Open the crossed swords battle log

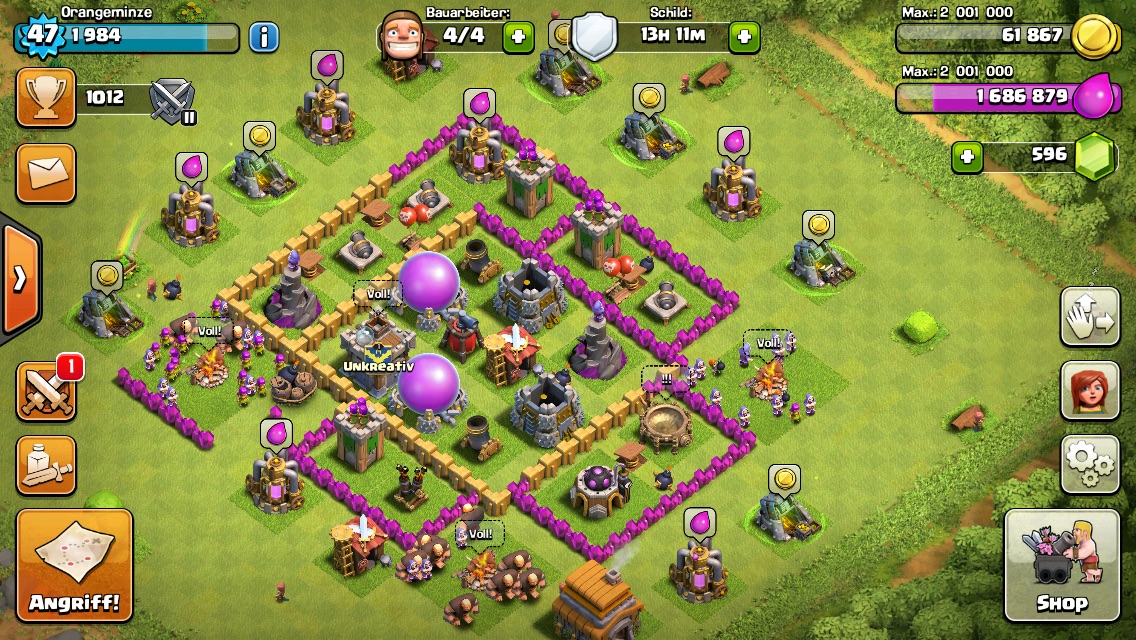pos(46,390)
